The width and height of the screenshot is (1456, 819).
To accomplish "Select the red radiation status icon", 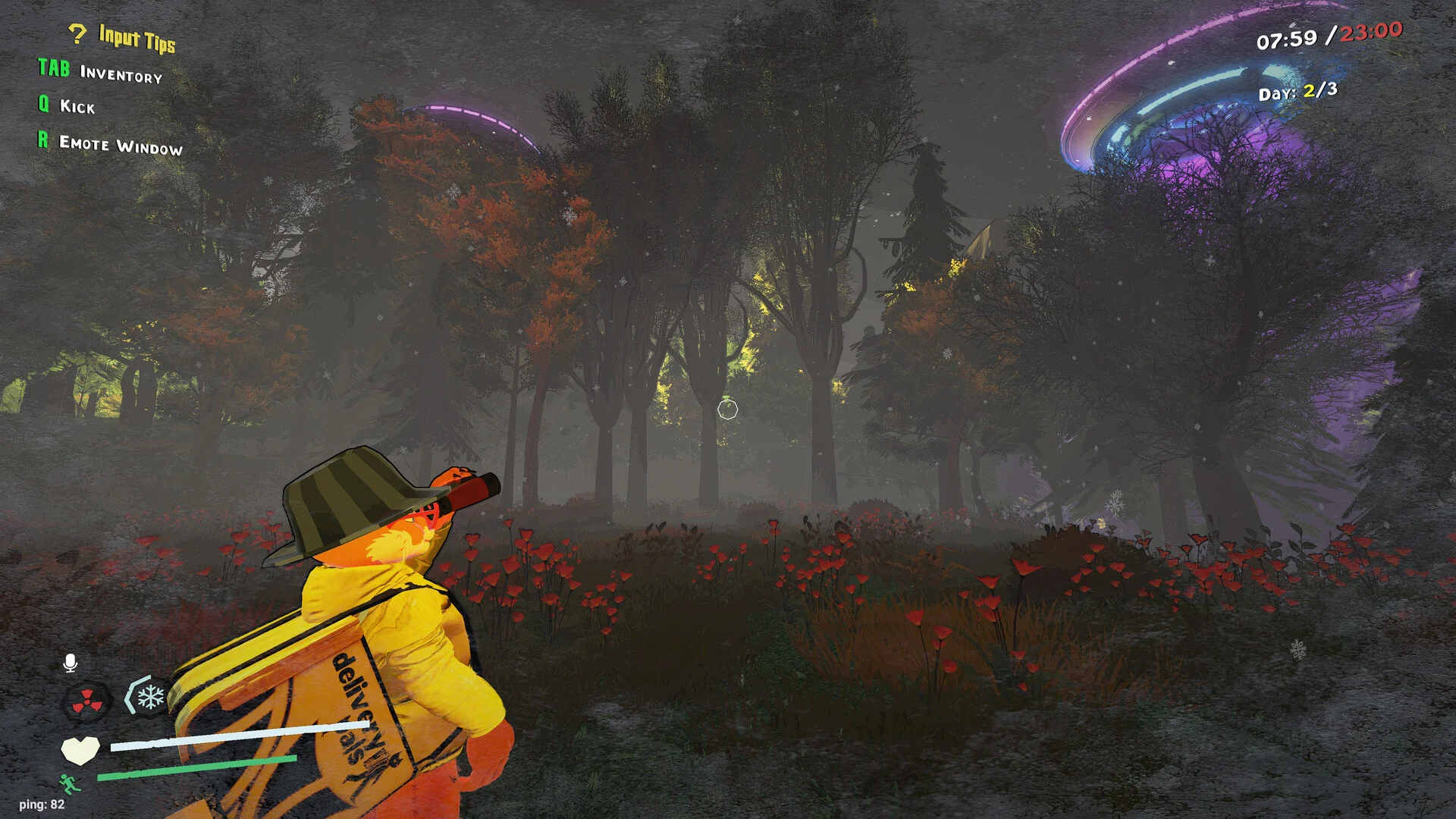I will click(x=87, y=701).
